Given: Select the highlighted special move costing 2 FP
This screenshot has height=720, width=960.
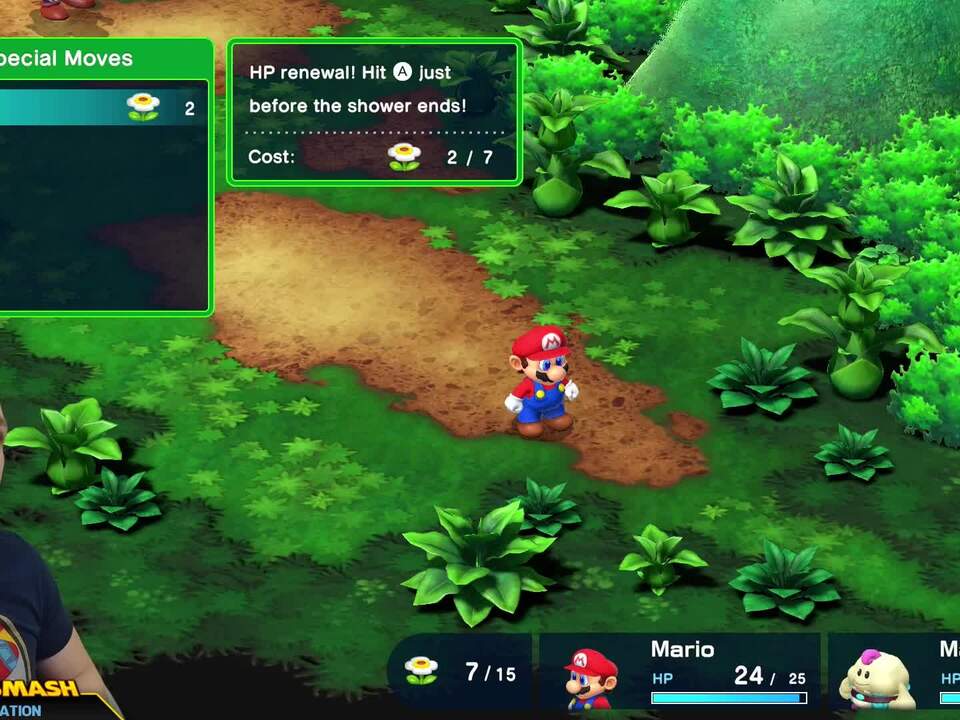Looking at the screenshot, I should point(100,107).
